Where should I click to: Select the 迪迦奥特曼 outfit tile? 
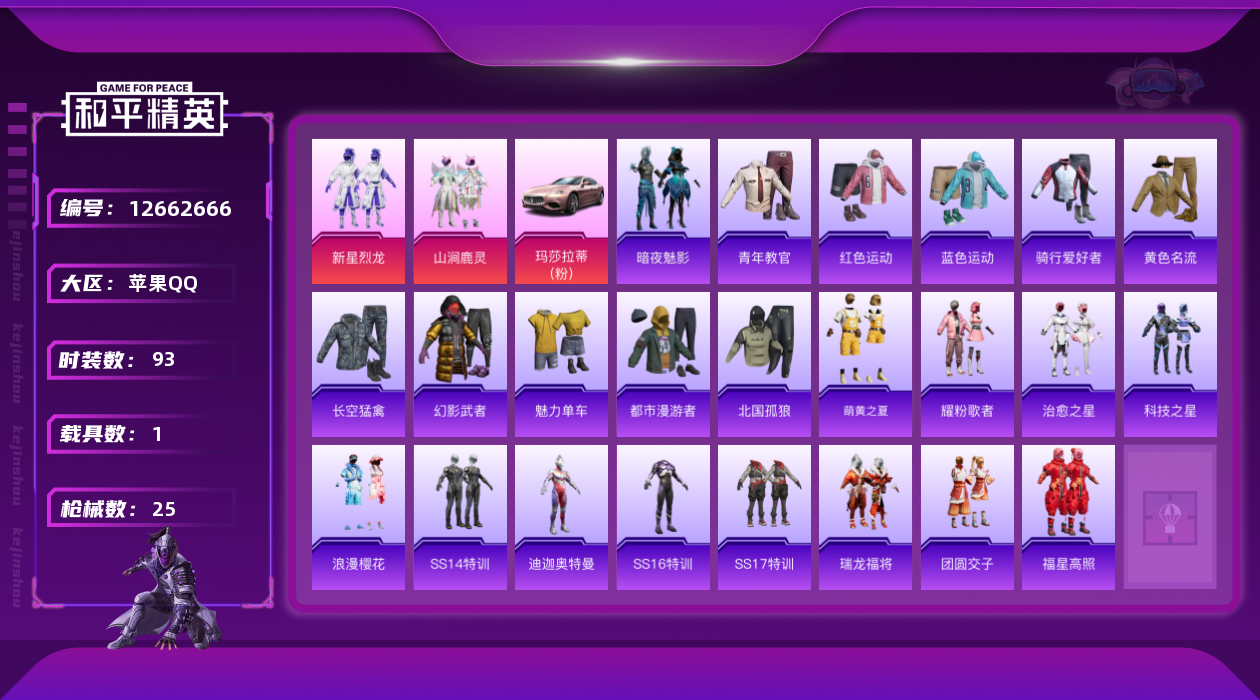[x=561, y=517]
